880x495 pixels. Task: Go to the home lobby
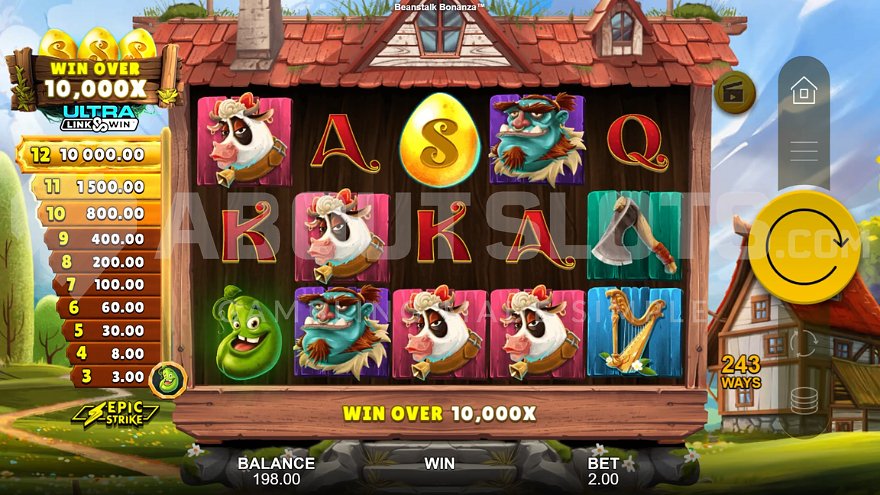[x=803, y=92]
